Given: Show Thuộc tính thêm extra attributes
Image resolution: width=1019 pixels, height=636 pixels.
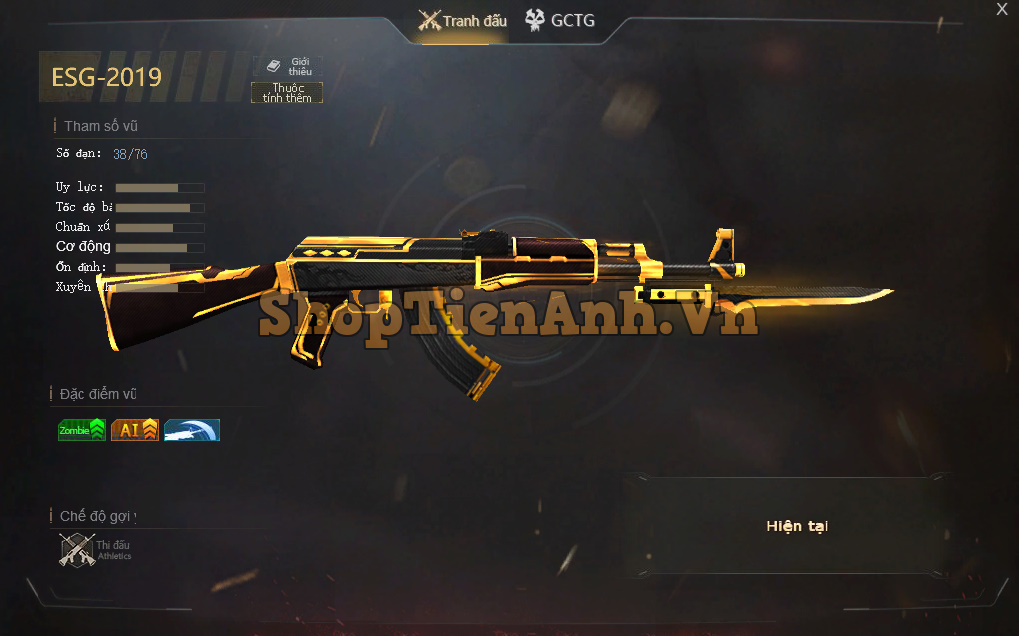Looking at the screenshot, I should (287, 93).
